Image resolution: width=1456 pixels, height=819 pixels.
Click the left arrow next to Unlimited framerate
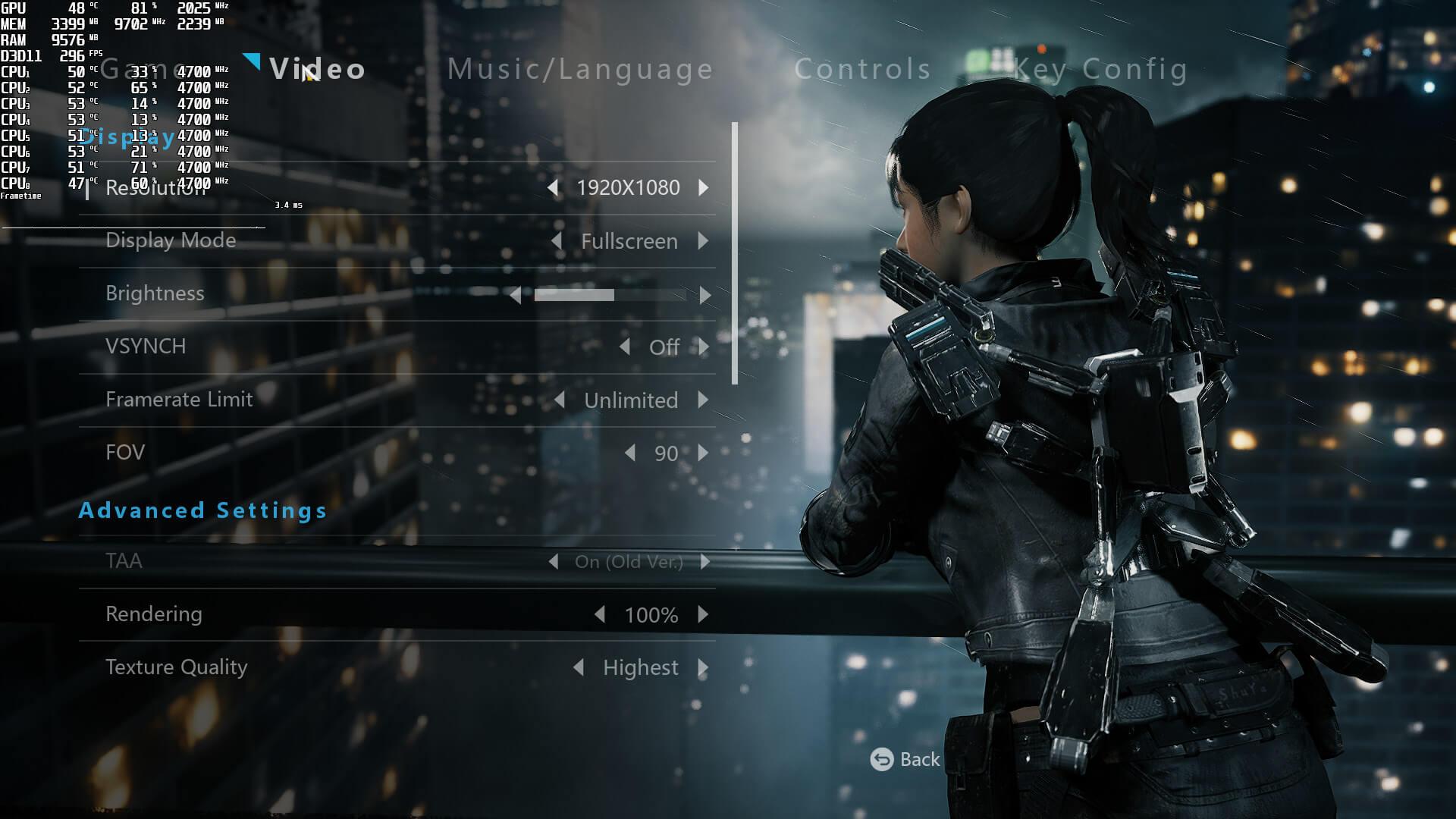[559, 400]
